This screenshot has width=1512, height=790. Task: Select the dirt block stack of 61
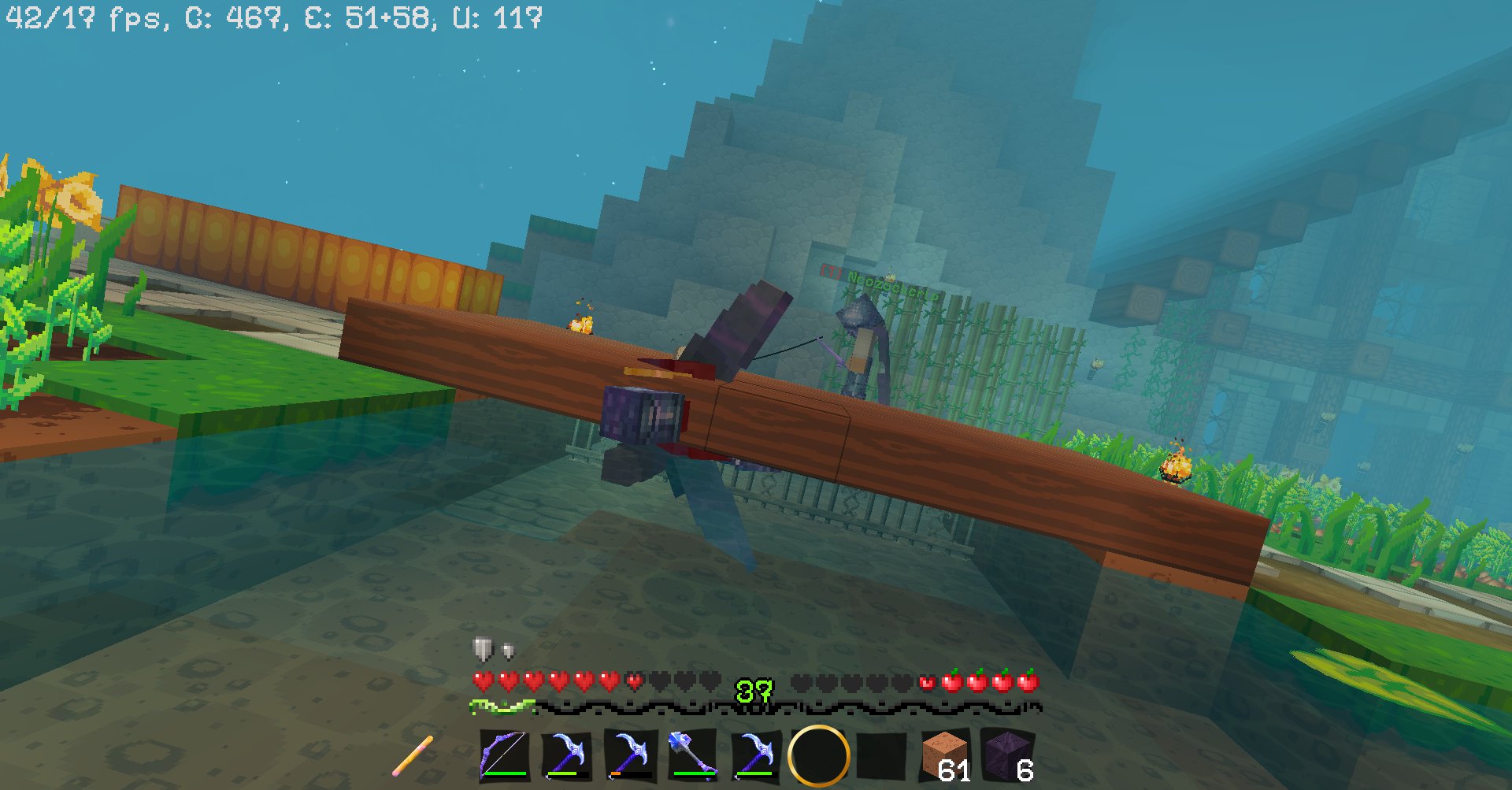click(x=945, y=755)
